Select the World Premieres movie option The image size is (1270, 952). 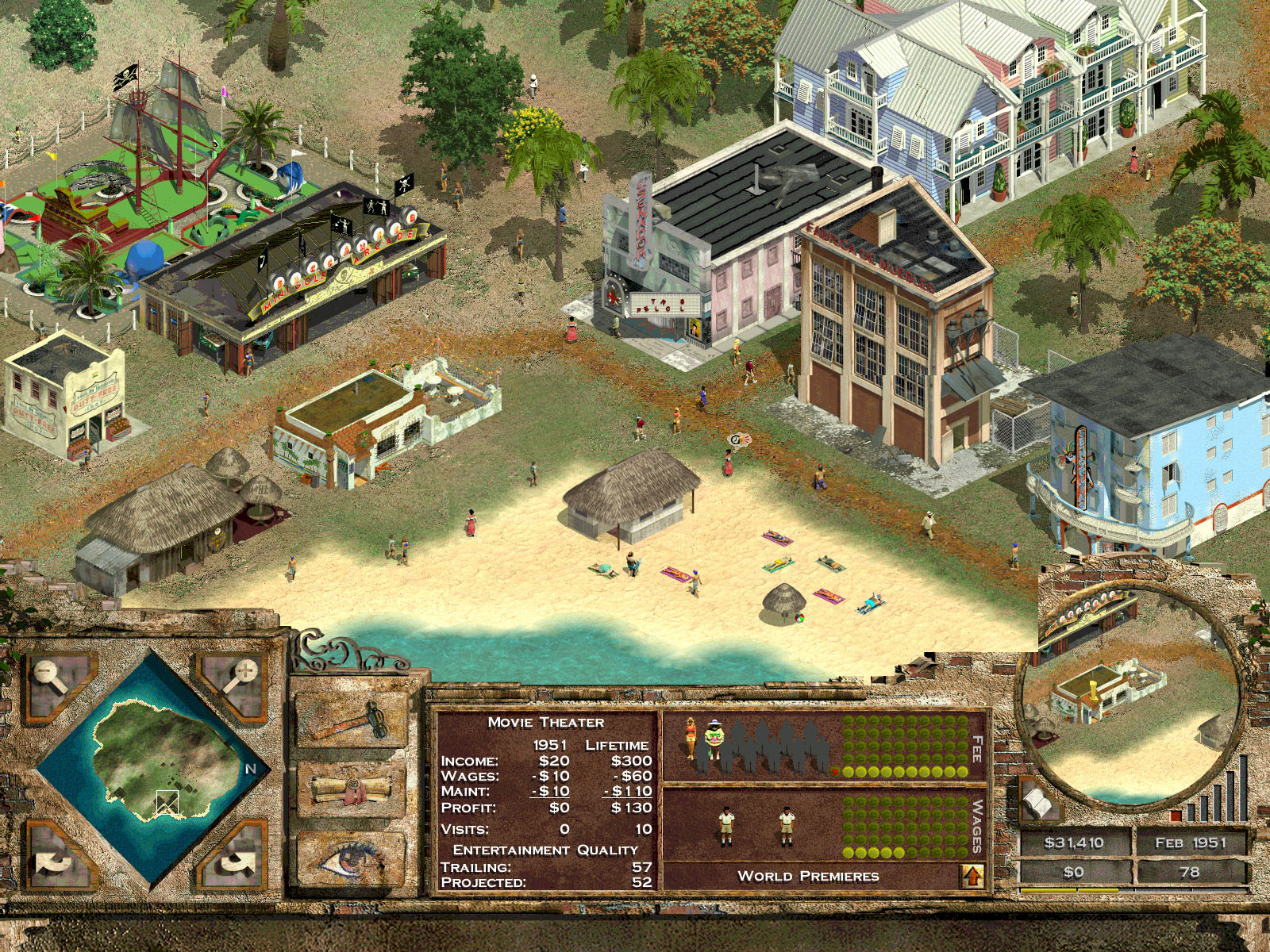click(807, 875)
